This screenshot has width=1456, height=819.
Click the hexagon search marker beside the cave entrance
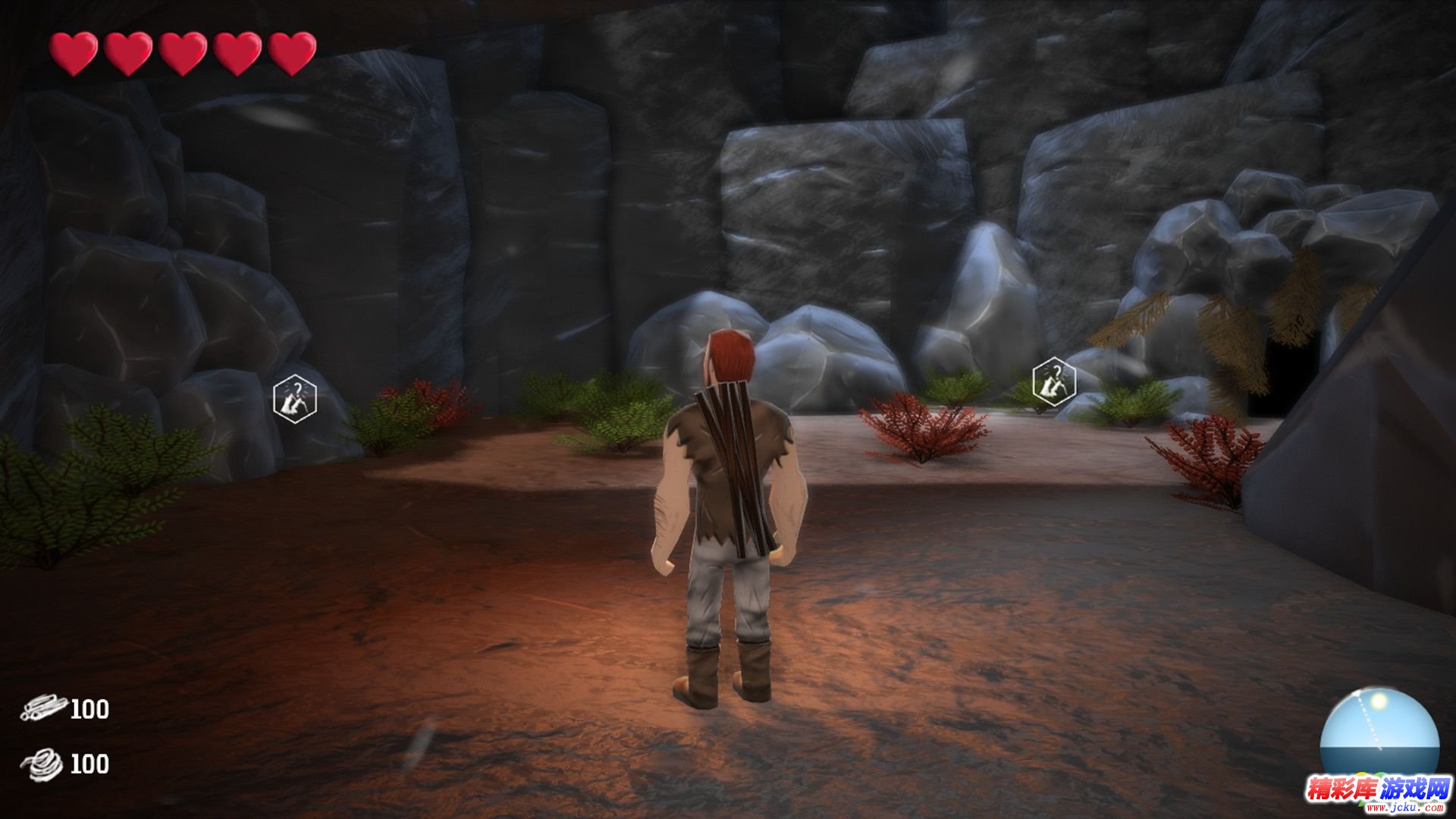coord(1053,381)
